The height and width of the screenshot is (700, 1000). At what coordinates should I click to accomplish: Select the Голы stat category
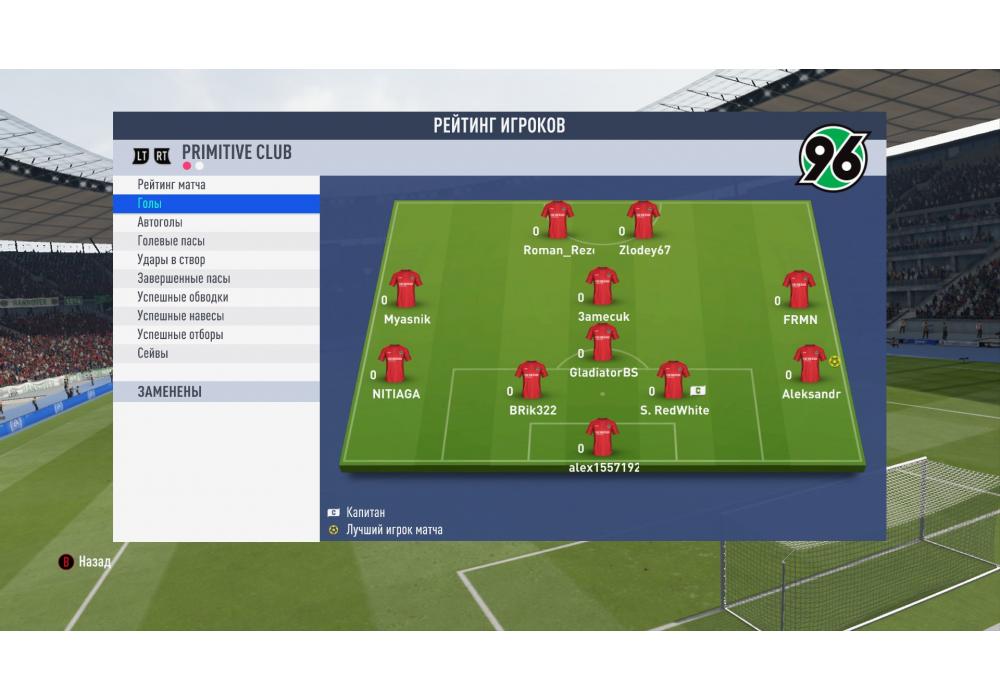[216, 204]
